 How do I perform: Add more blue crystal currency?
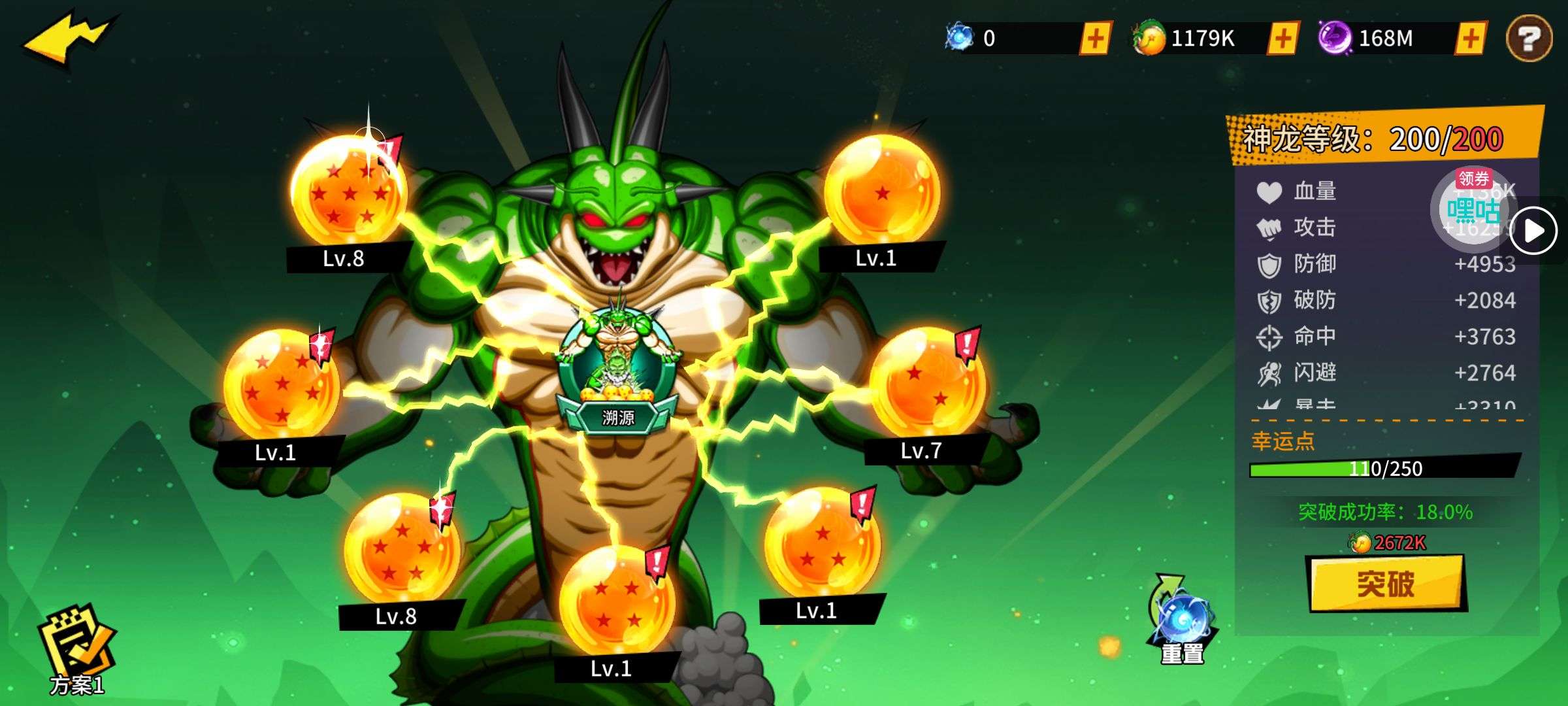(x=1095, y=38)
